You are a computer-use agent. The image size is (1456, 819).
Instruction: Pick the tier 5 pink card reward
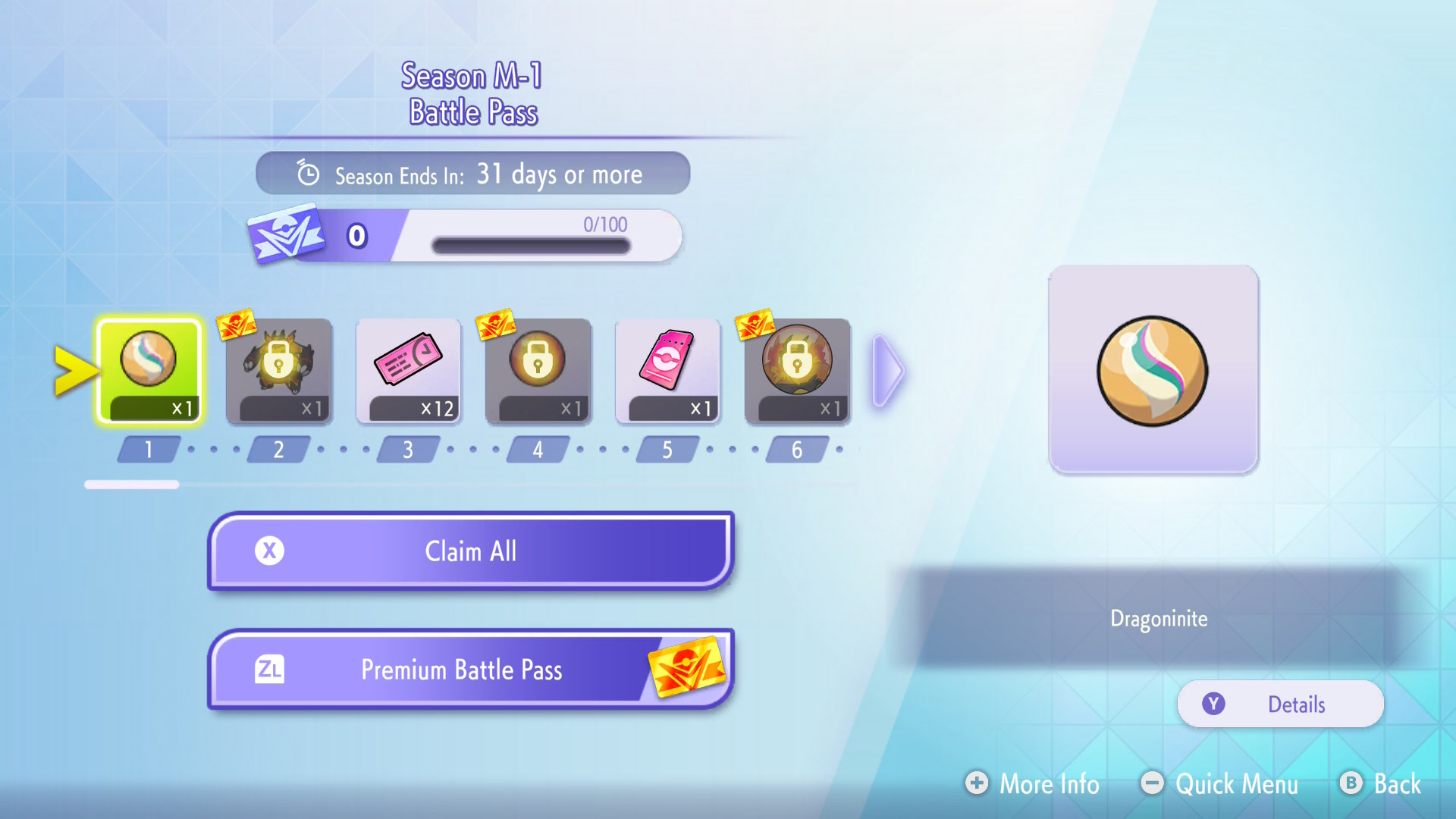[668, 370]
